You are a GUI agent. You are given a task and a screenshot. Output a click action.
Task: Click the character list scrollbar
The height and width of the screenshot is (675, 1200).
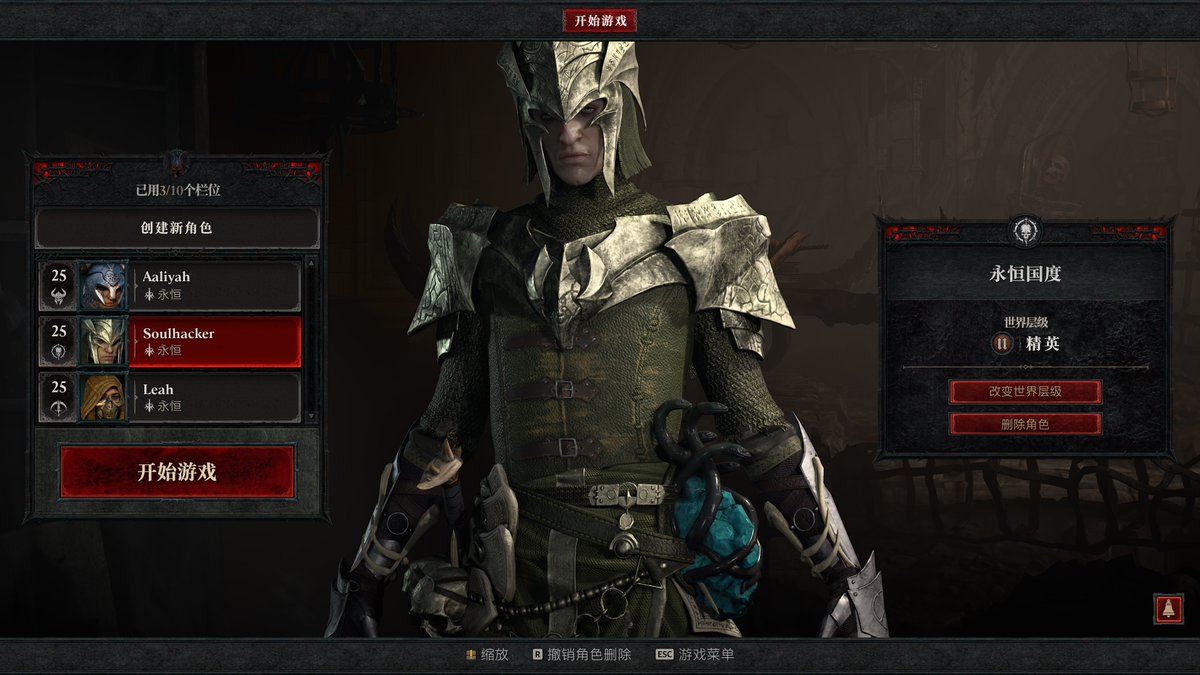310,340
